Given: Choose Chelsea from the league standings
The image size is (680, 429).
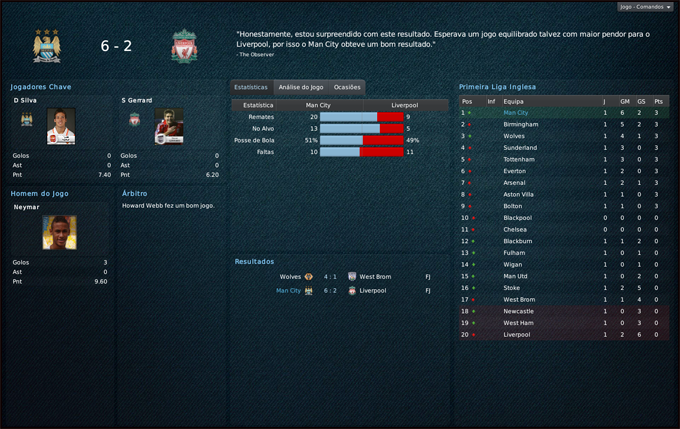Looking at the screenshot, I should (515, 229).
